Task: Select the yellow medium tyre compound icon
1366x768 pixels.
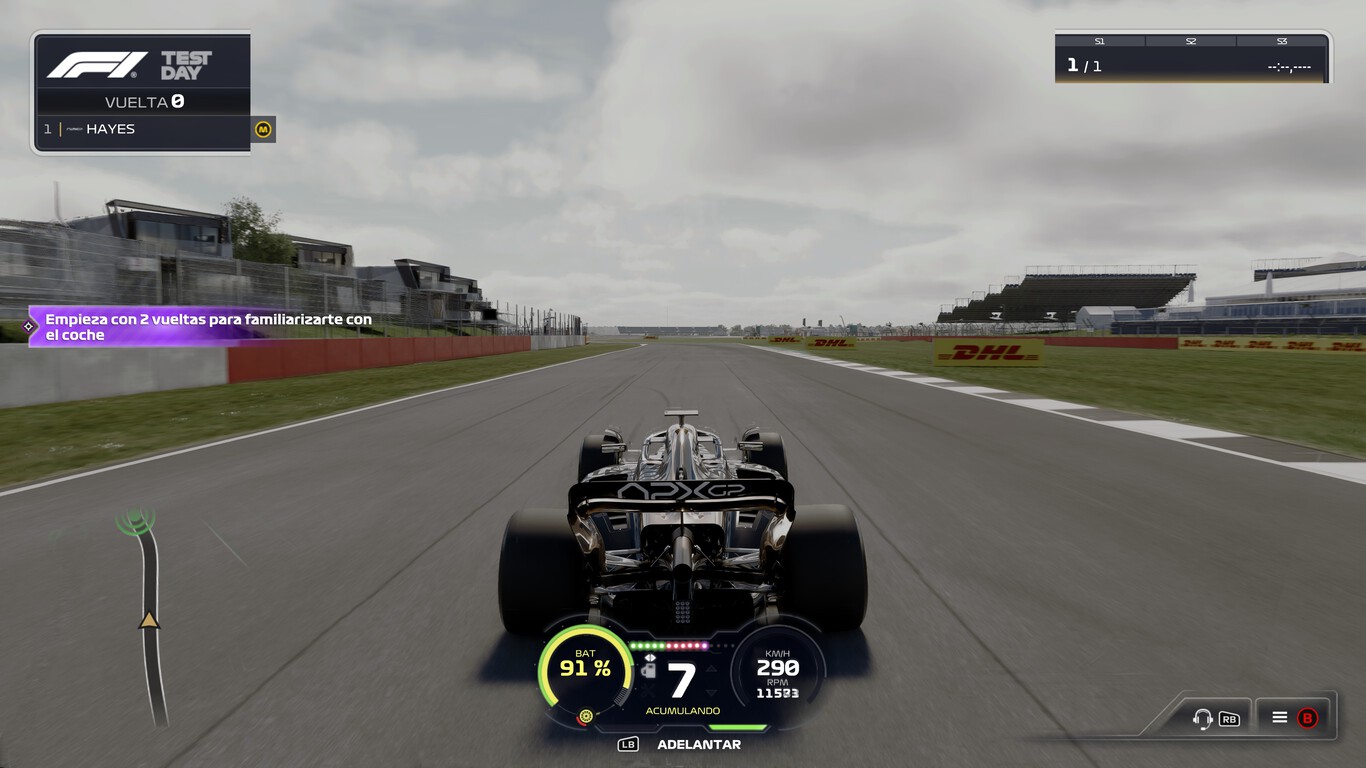Action: tap(261, 130)
